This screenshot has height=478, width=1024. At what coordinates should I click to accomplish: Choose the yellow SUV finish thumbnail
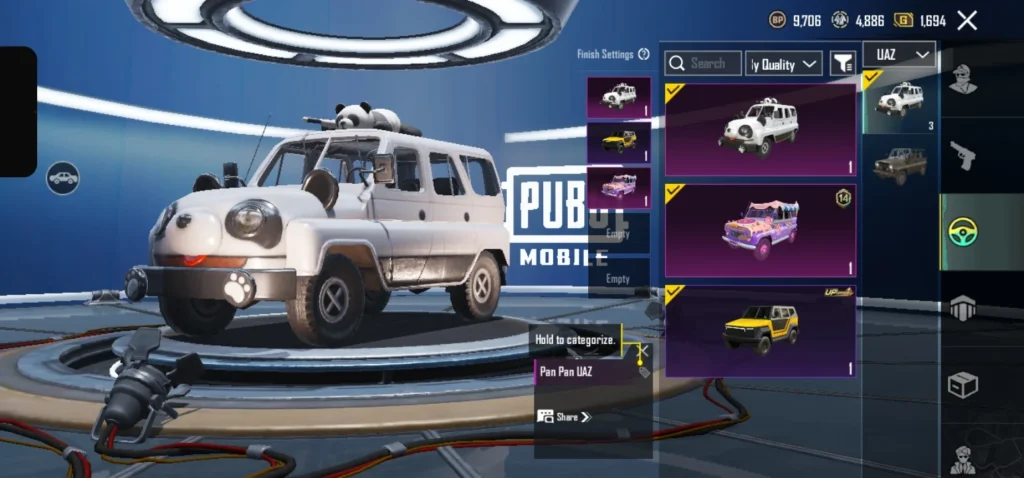(x=618, y=142)
